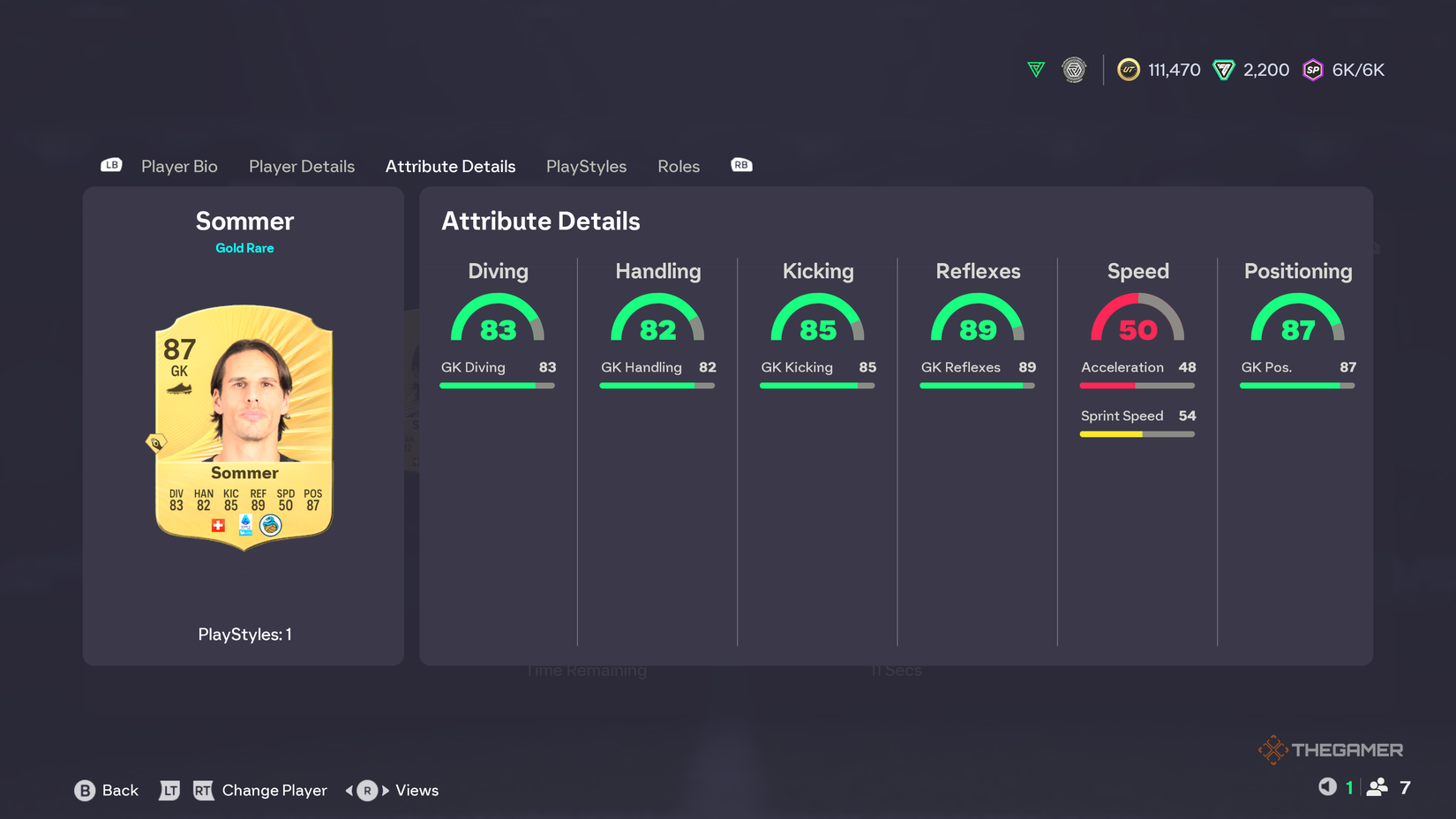This screenshot has height=819, width=1456.
Task: Switch to the Player Bio tab
Action: (x=179, y=166)
